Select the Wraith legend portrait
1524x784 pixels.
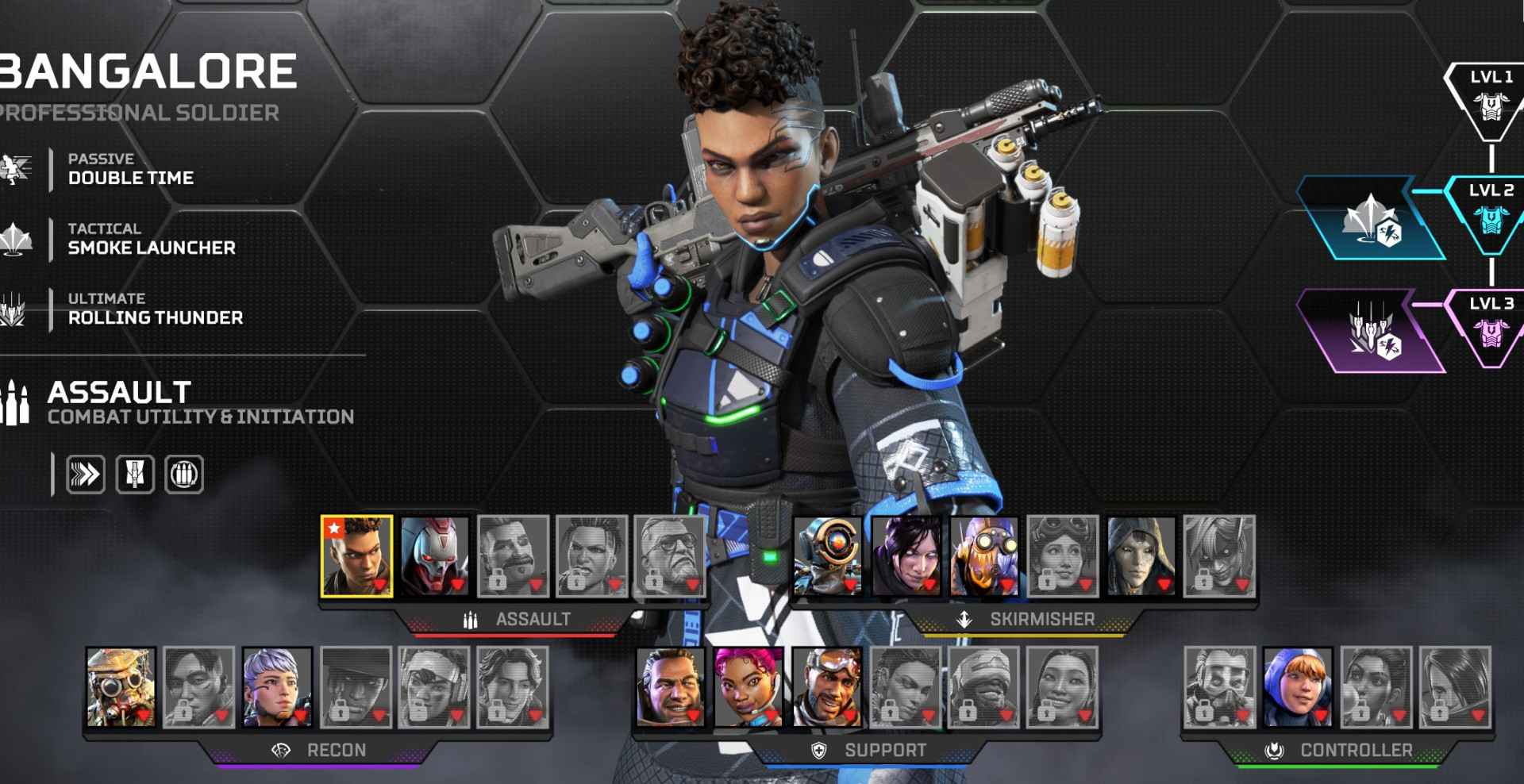(906, 555)
